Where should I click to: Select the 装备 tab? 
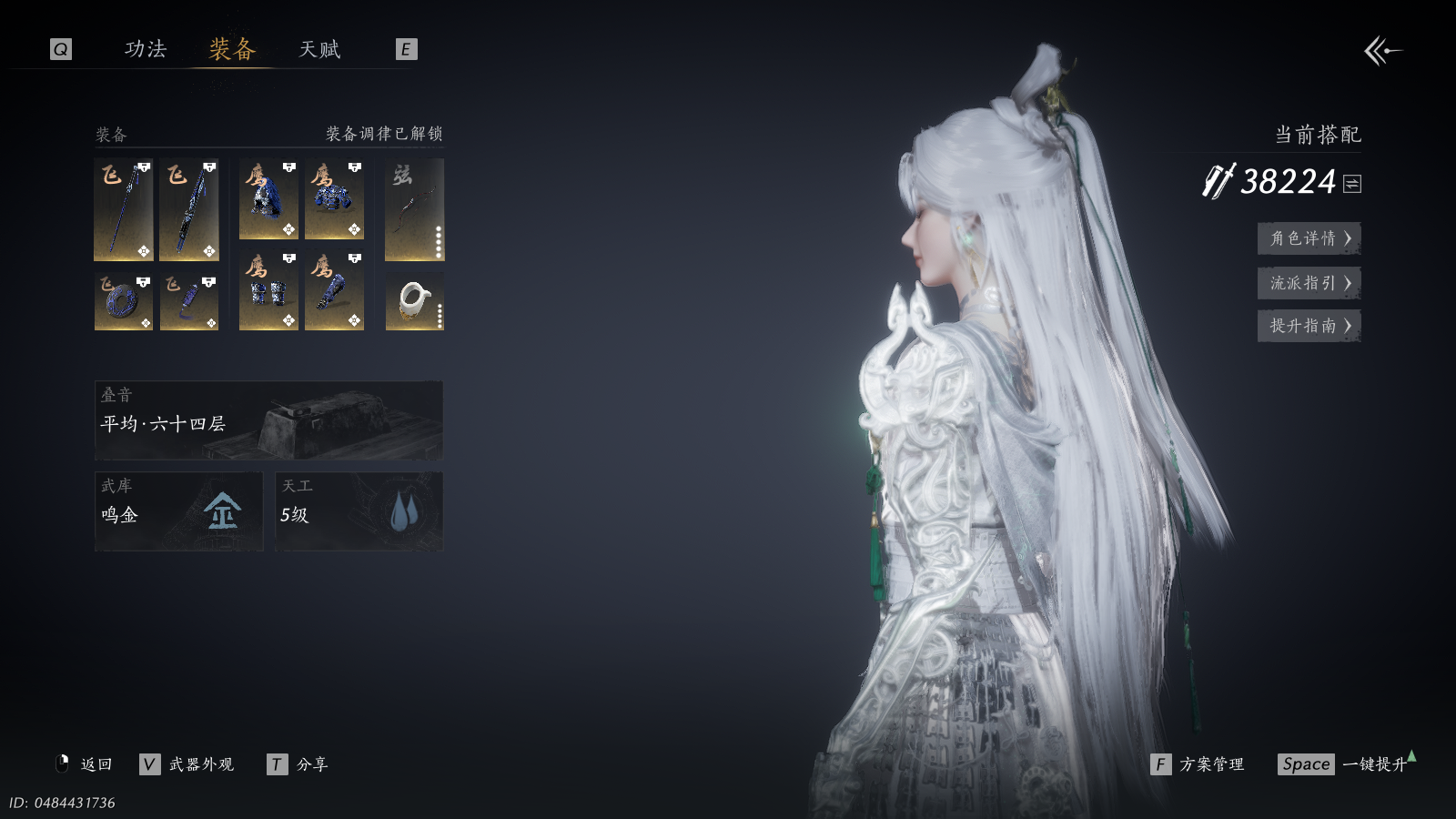tap(232, 49)
